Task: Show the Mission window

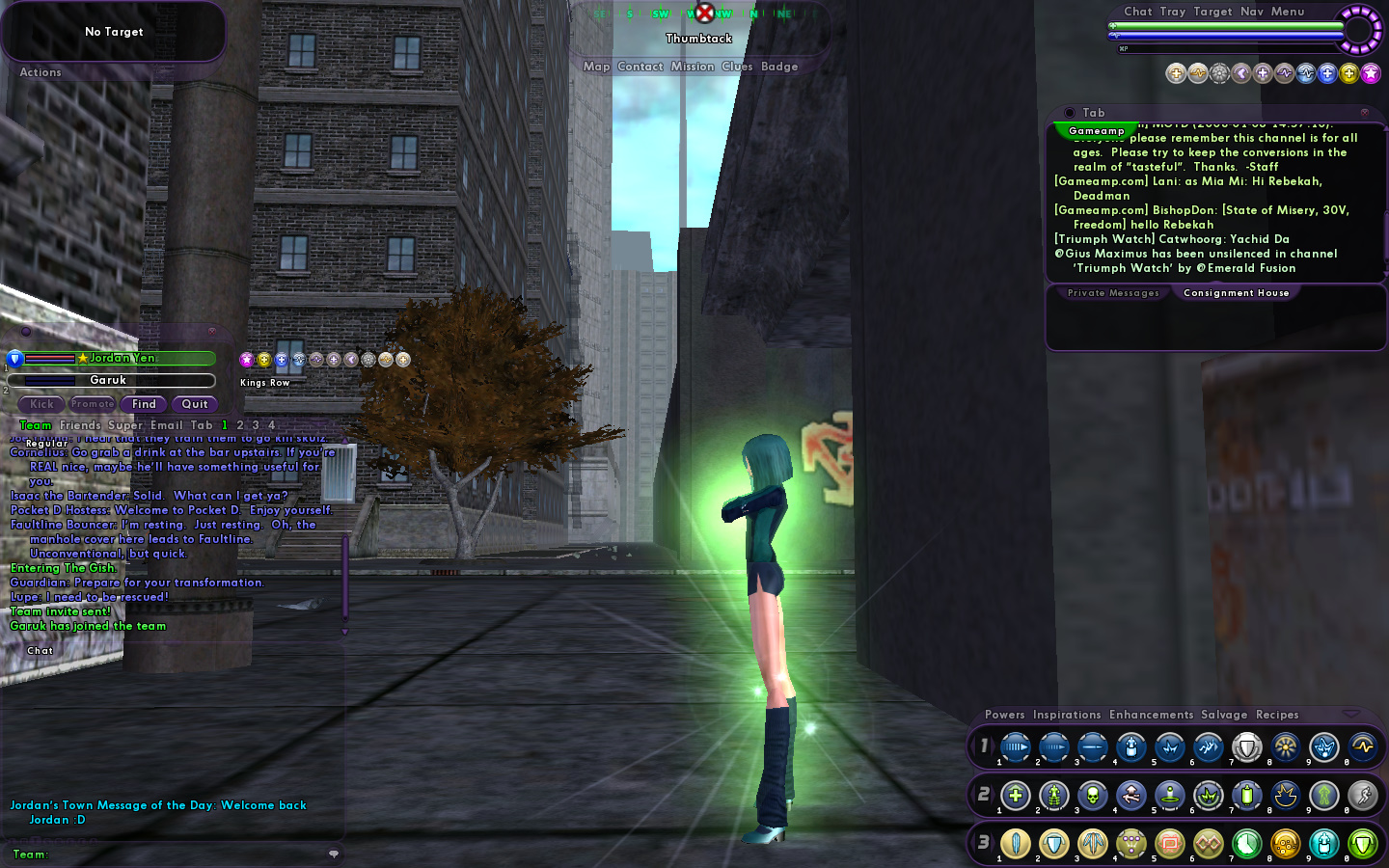Action: tap(692, 67)
